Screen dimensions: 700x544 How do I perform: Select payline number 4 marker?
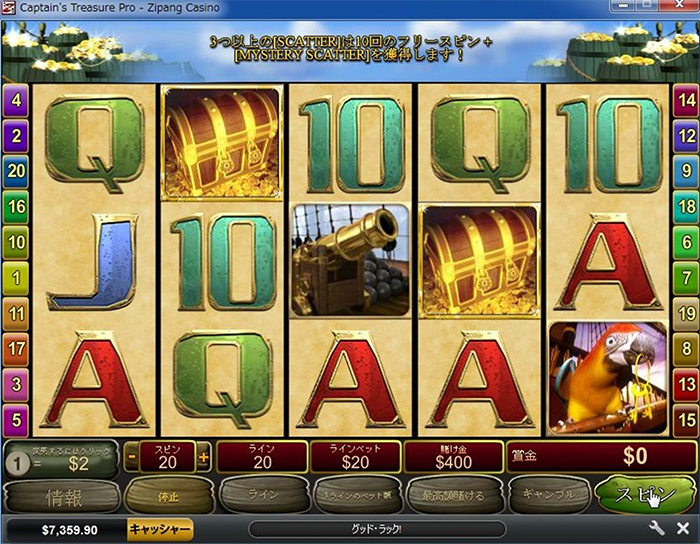tap(16, 99)
